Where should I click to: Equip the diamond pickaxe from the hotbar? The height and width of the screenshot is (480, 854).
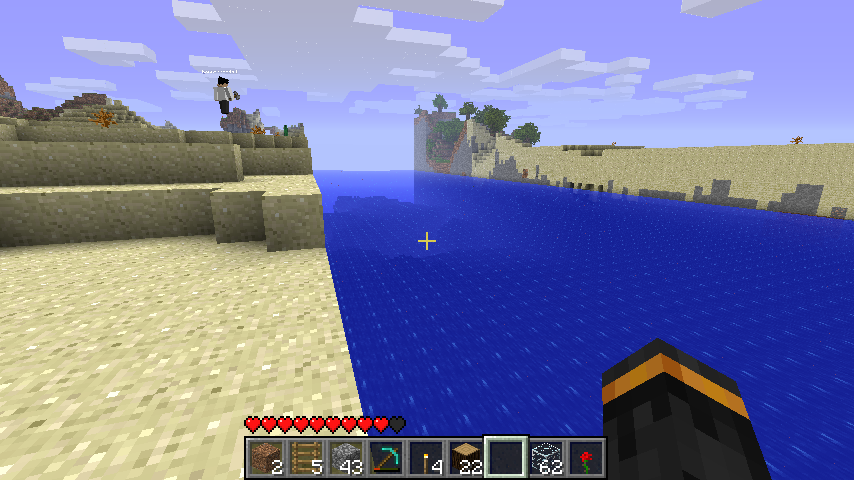[385, 457]
